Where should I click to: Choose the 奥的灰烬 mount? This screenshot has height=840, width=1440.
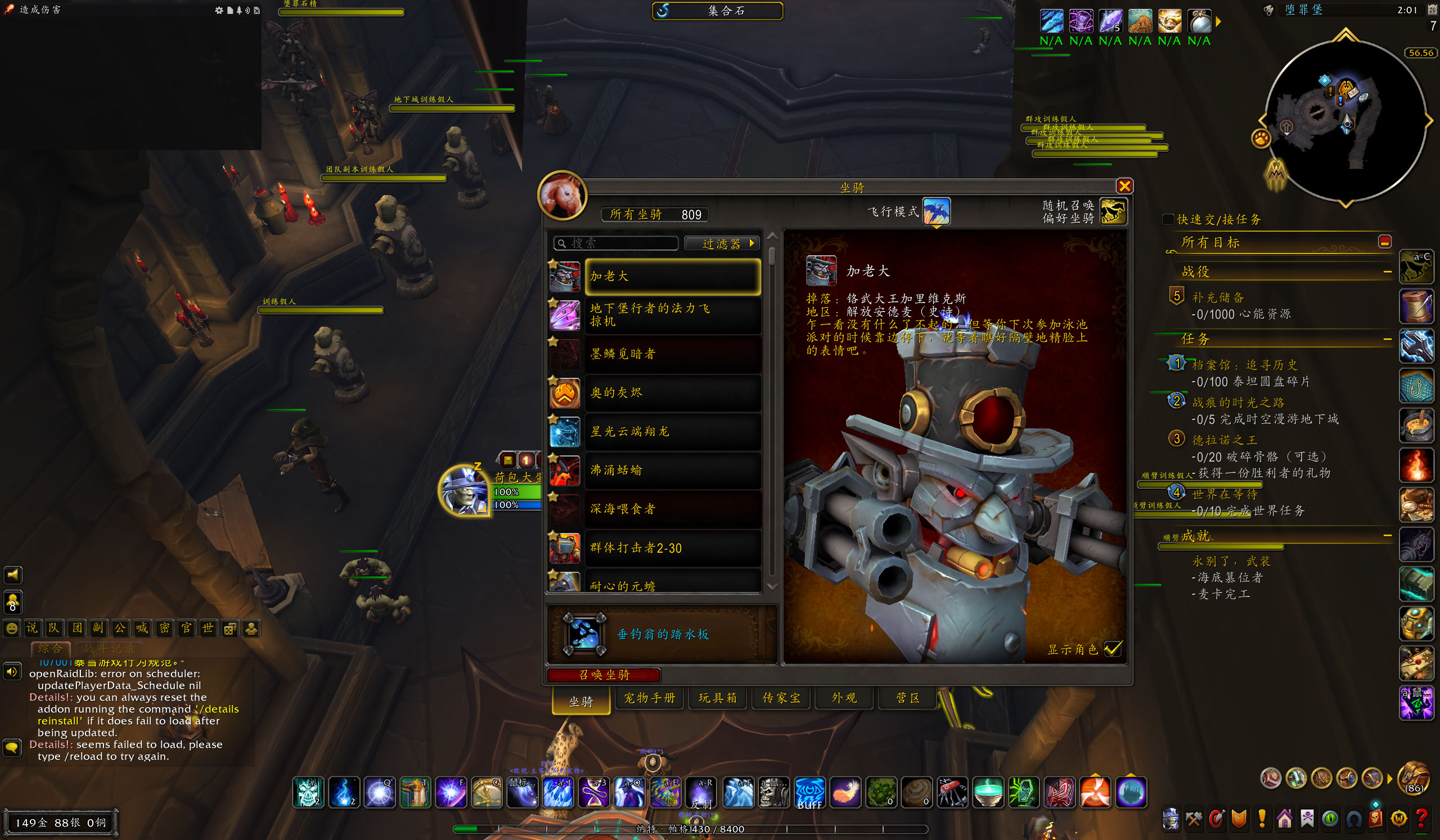pos(672,393)
